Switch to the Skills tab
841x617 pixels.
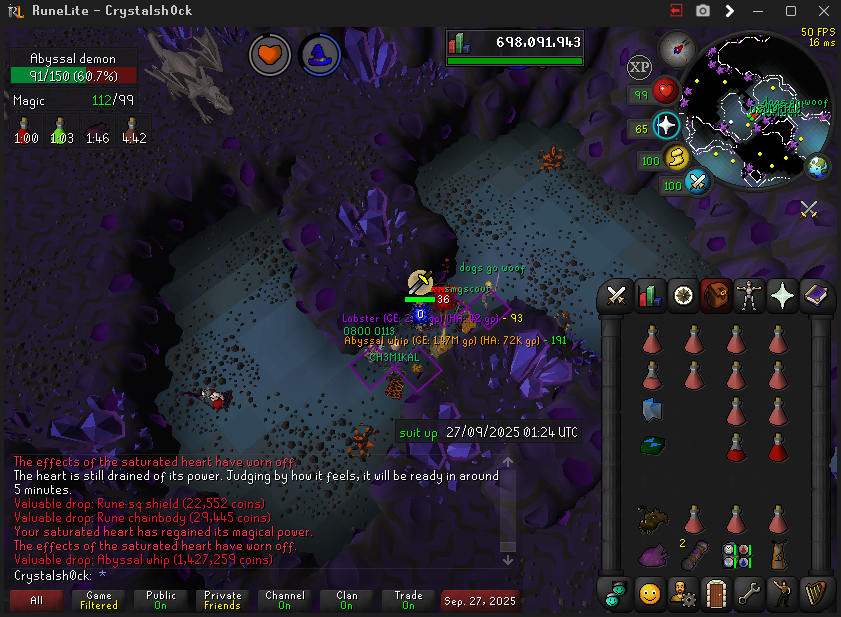tap(650, 295)
